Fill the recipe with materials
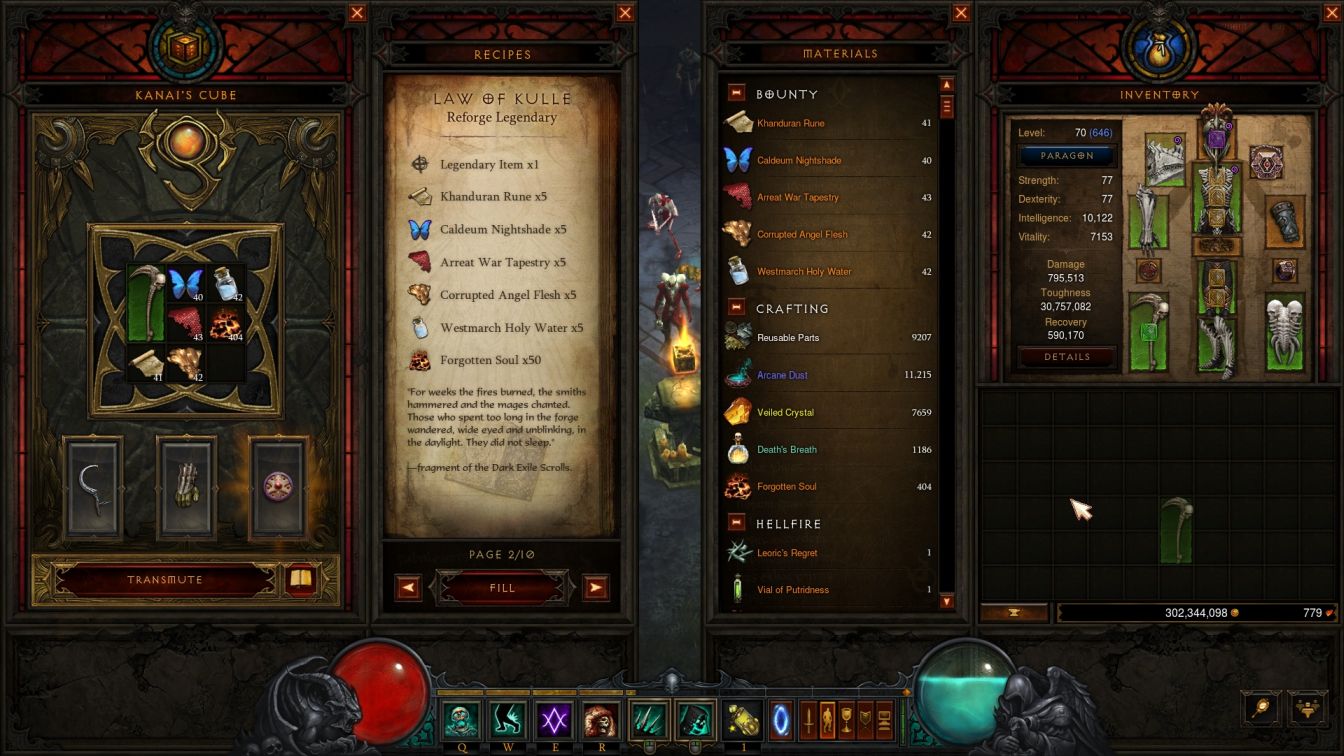This screenshot has width=1344, height=756. [502, 588]
